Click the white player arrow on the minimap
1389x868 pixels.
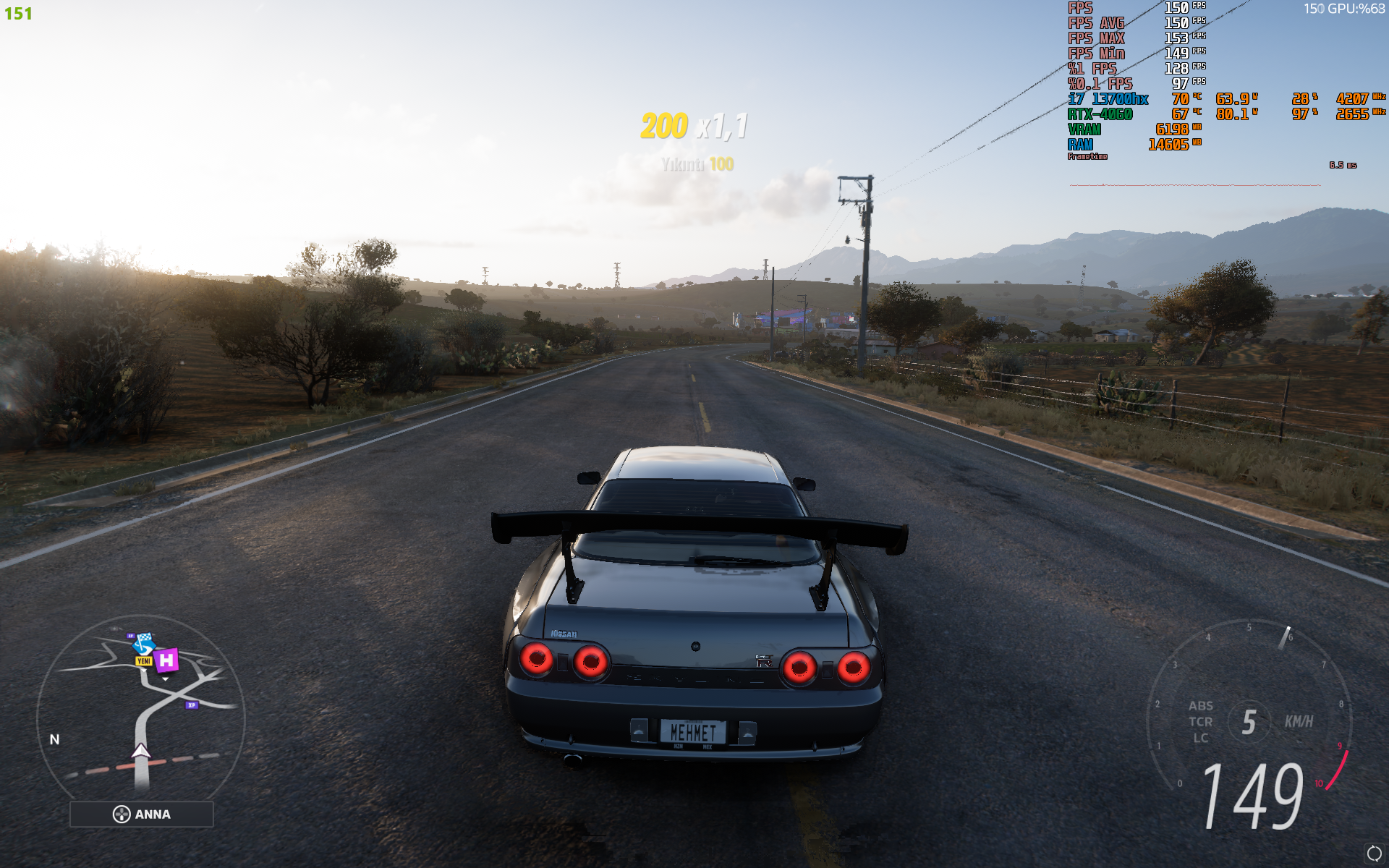tap(141, 752)
